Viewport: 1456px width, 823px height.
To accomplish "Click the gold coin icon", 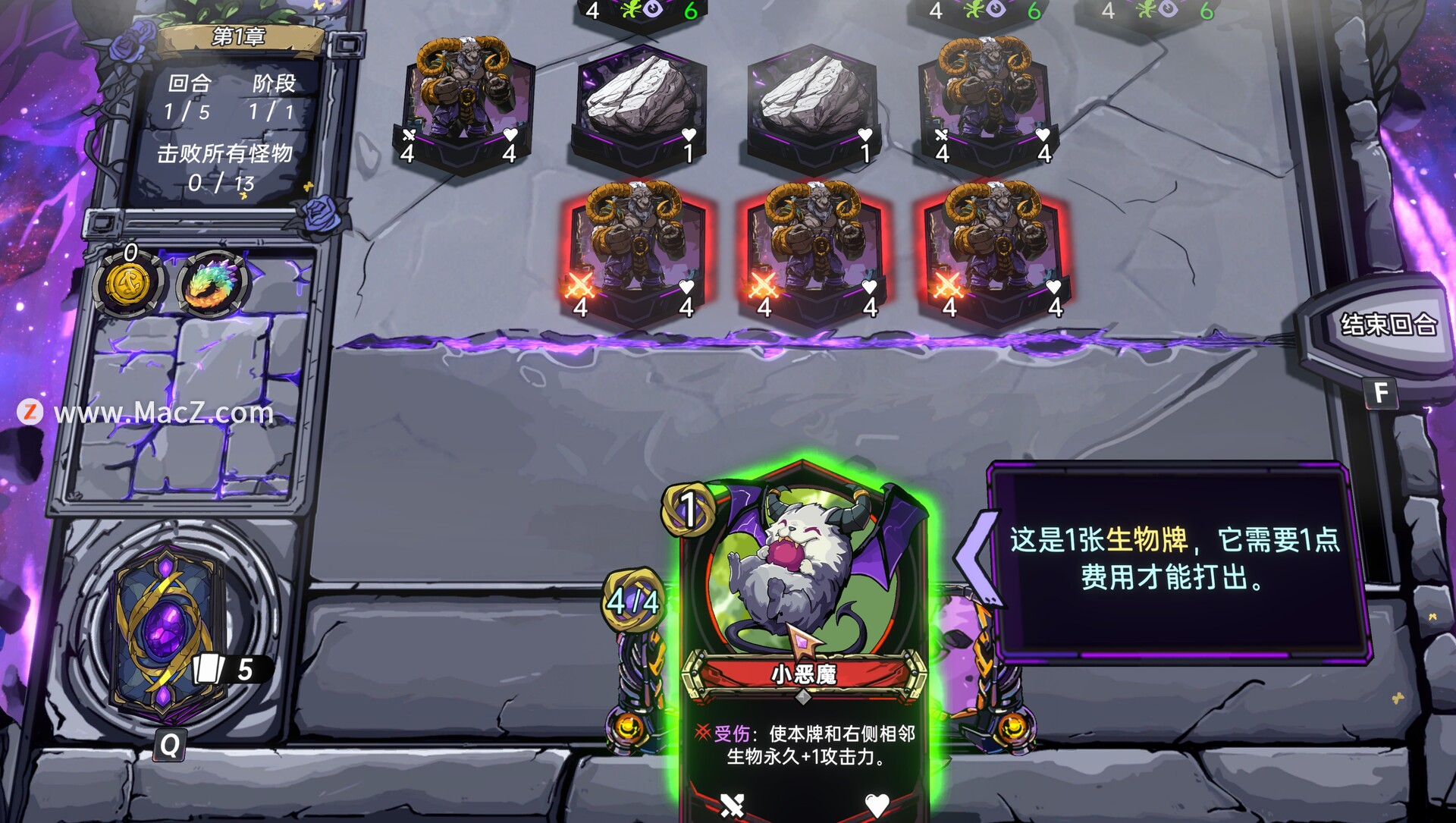I will coord(127,283).
